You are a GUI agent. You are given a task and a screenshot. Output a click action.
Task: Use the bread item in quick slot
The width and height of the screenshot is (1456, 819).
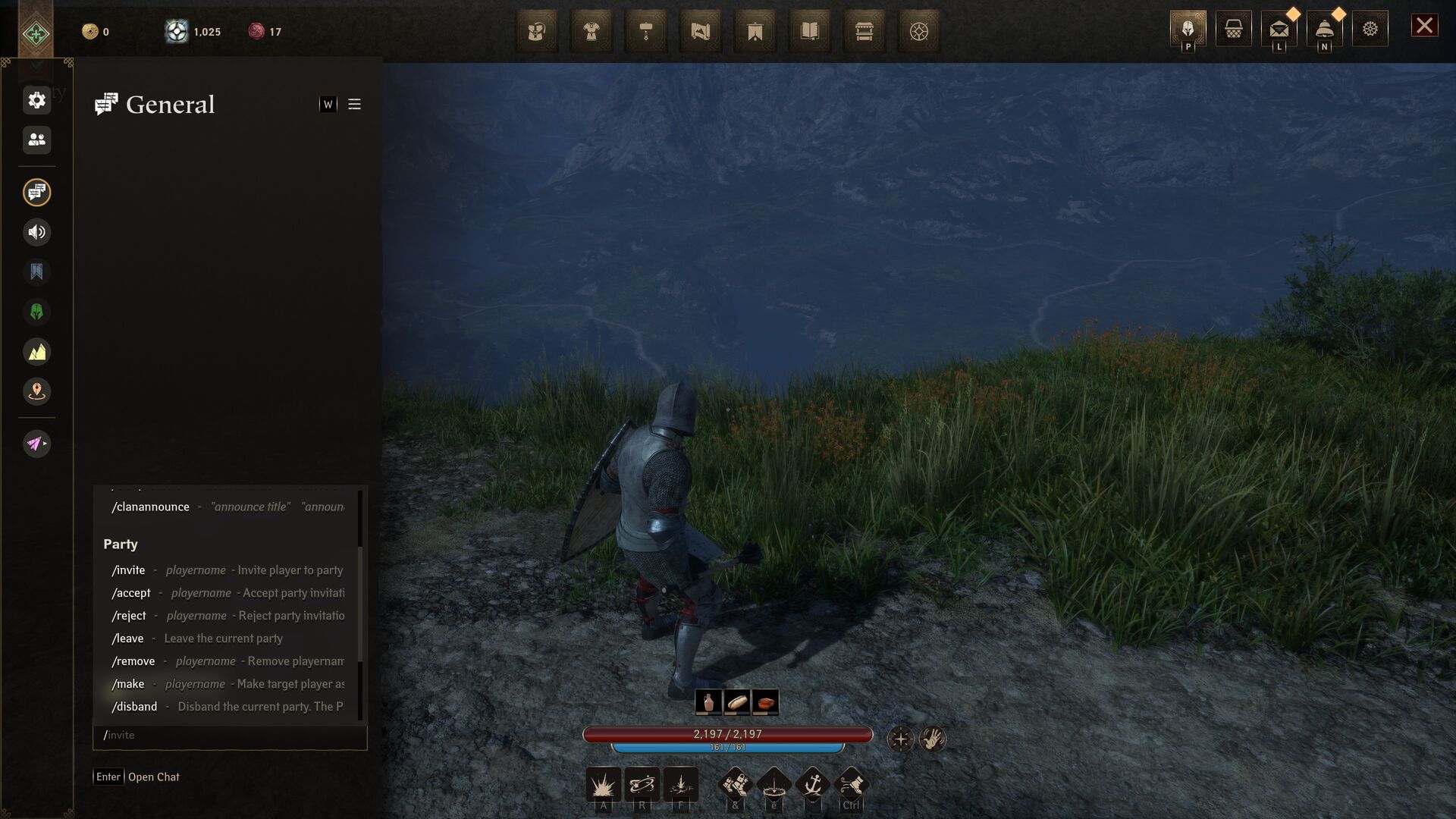(736, 702)
